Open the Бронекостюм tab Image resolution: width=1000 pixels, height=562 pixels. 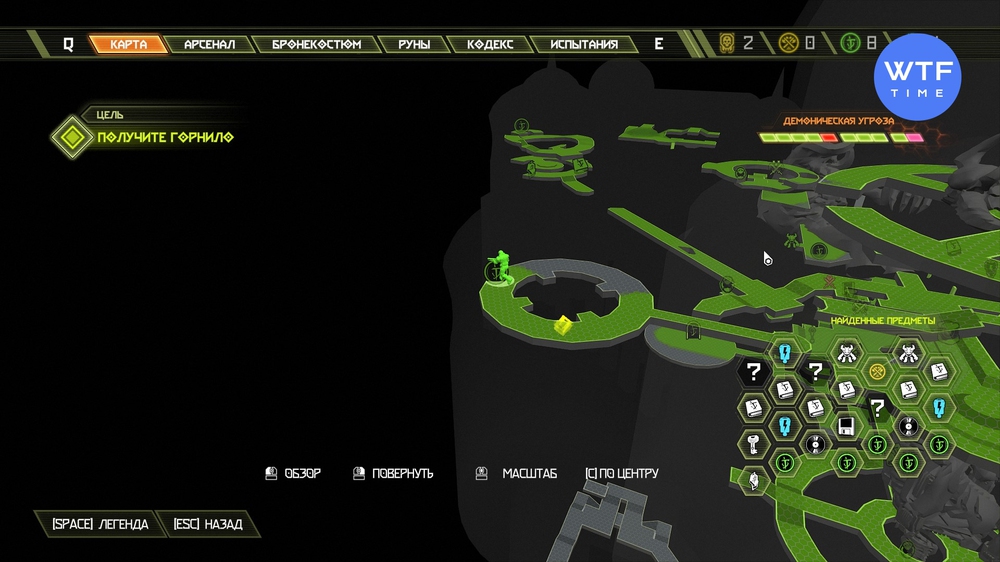316,44
